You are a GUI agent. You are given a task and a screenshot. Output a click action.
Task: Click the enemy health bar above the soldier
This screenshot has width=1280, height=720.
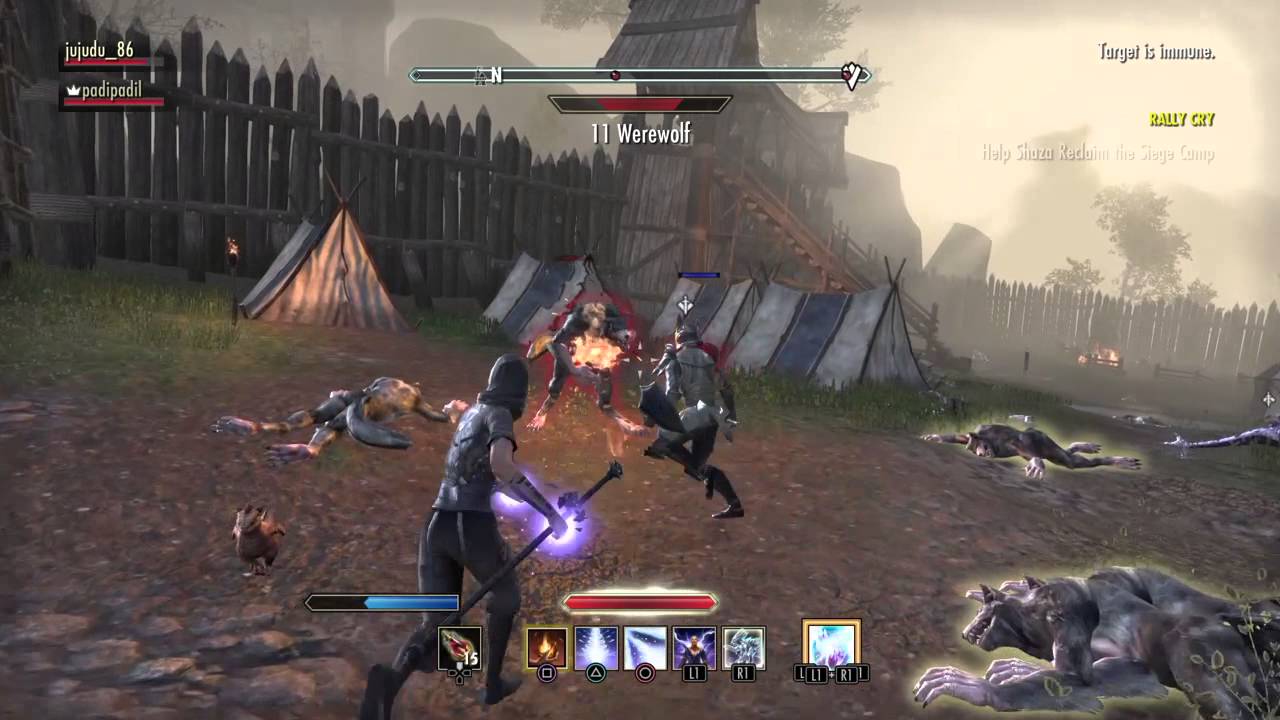coord(698,274)
